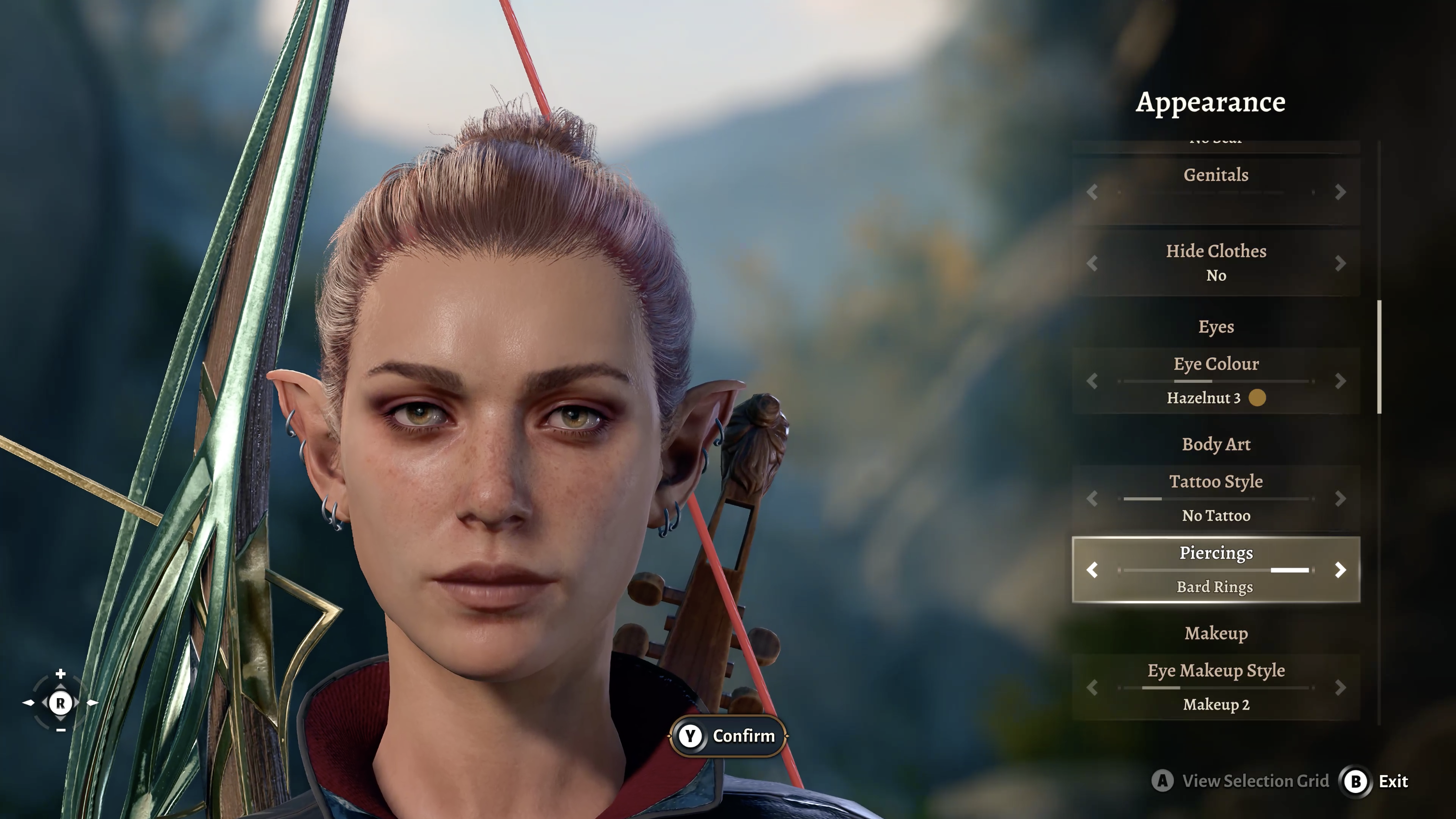Cycle Genitals option with right arrow
Viewport: 1456px width, 819px height.
[1340, 192]
